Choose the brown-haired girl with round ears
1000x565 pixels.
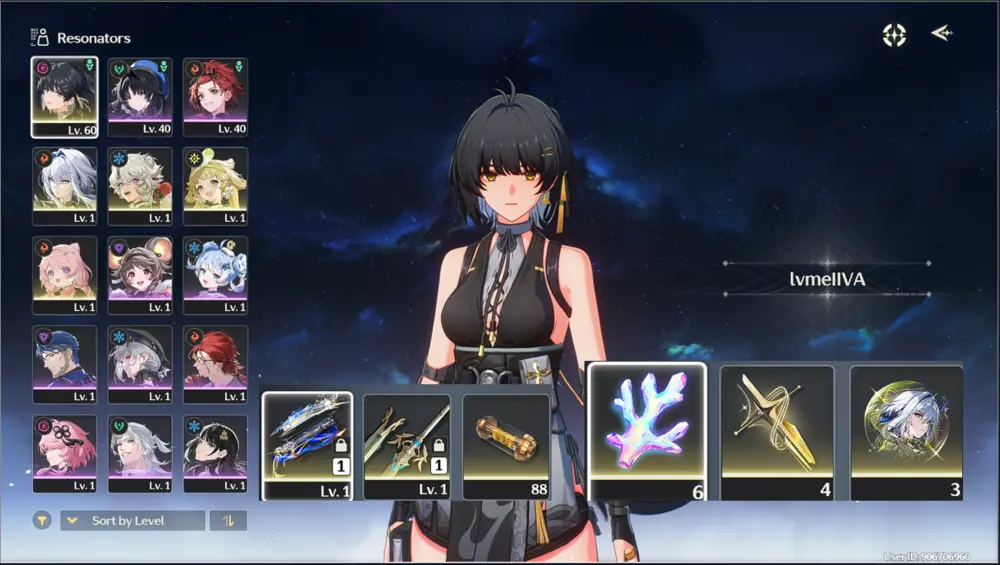tap(140, 274)
